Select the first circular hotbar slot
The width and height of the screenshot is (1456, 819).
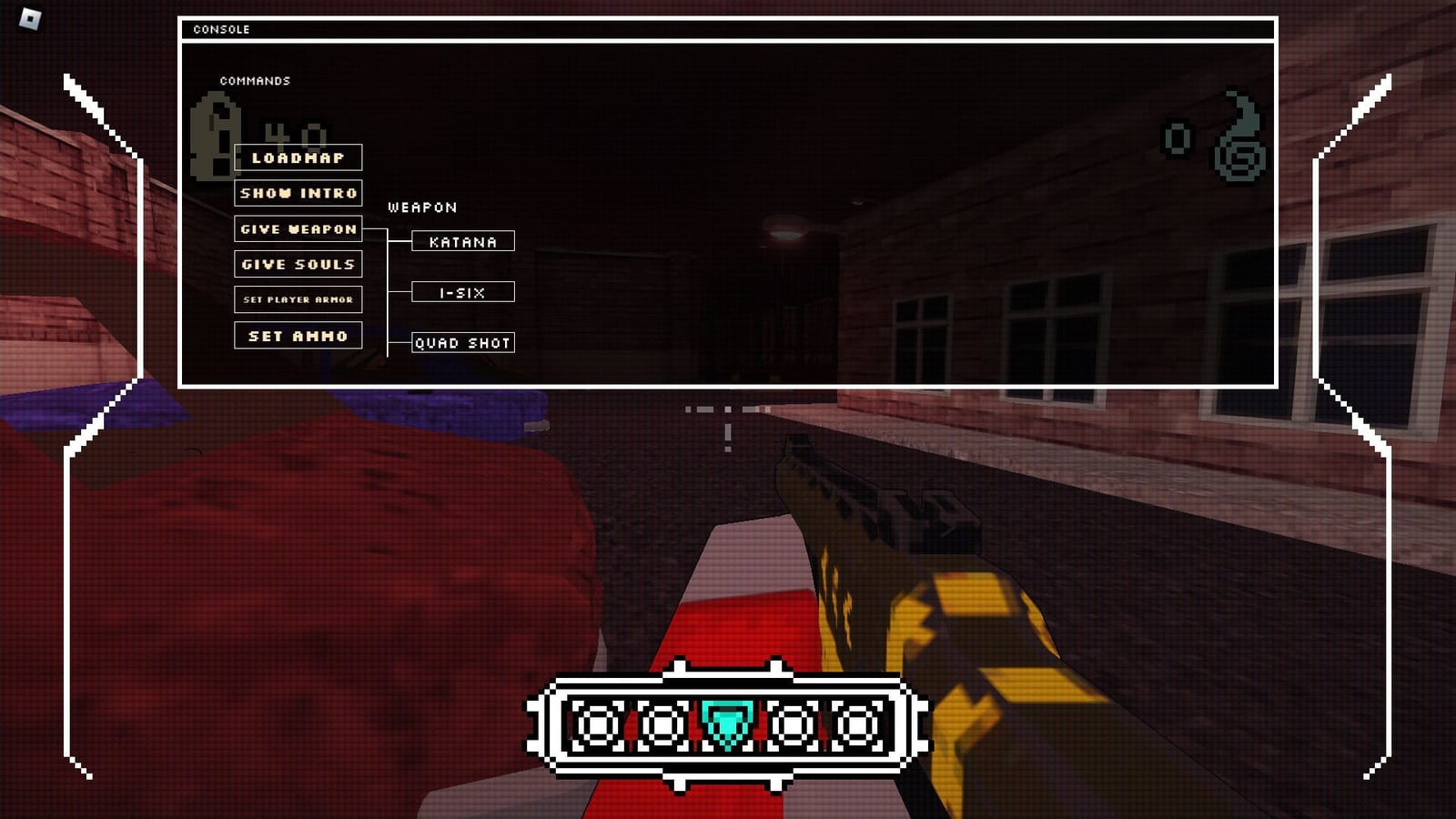[x=596, y=725]
